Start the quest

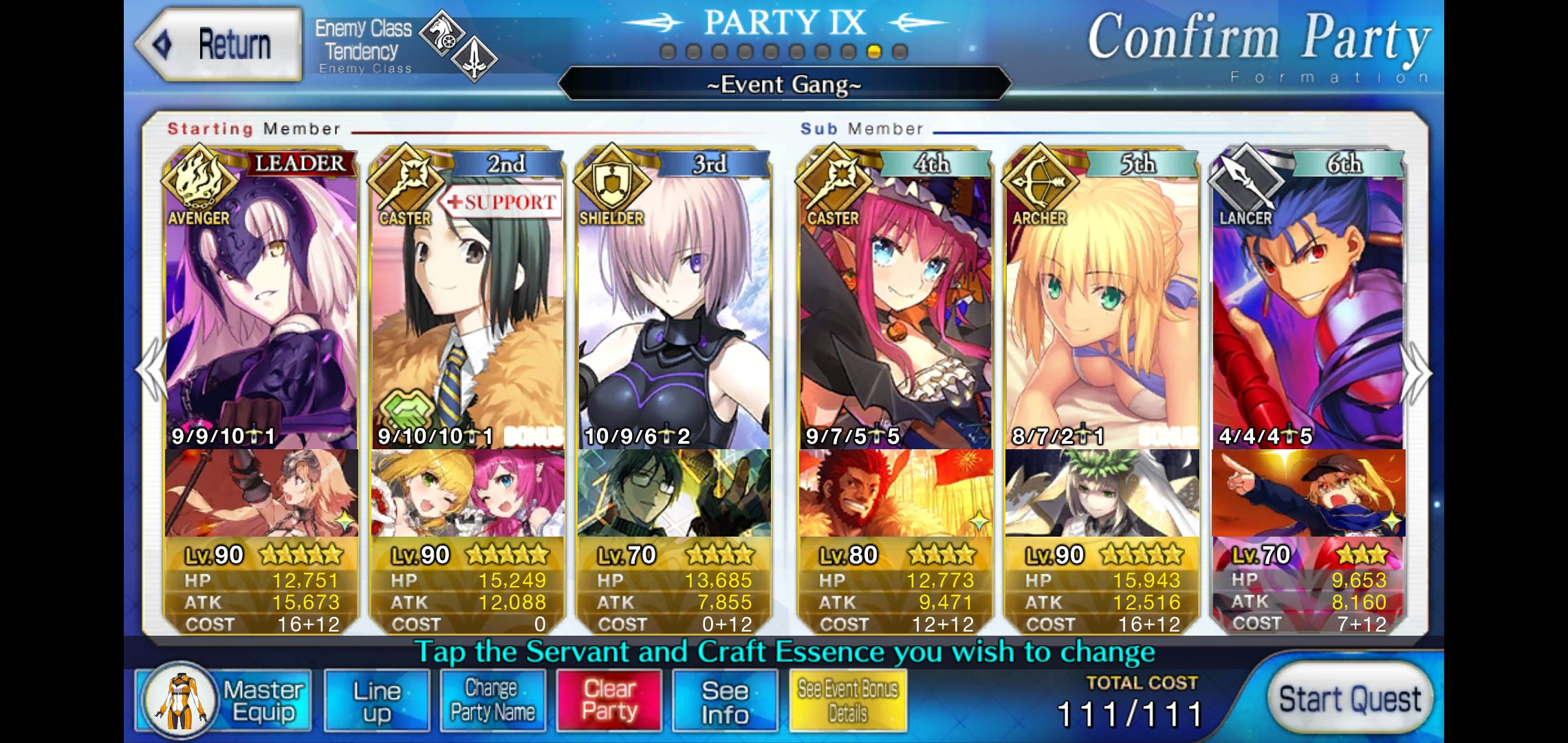[1349, 700]
